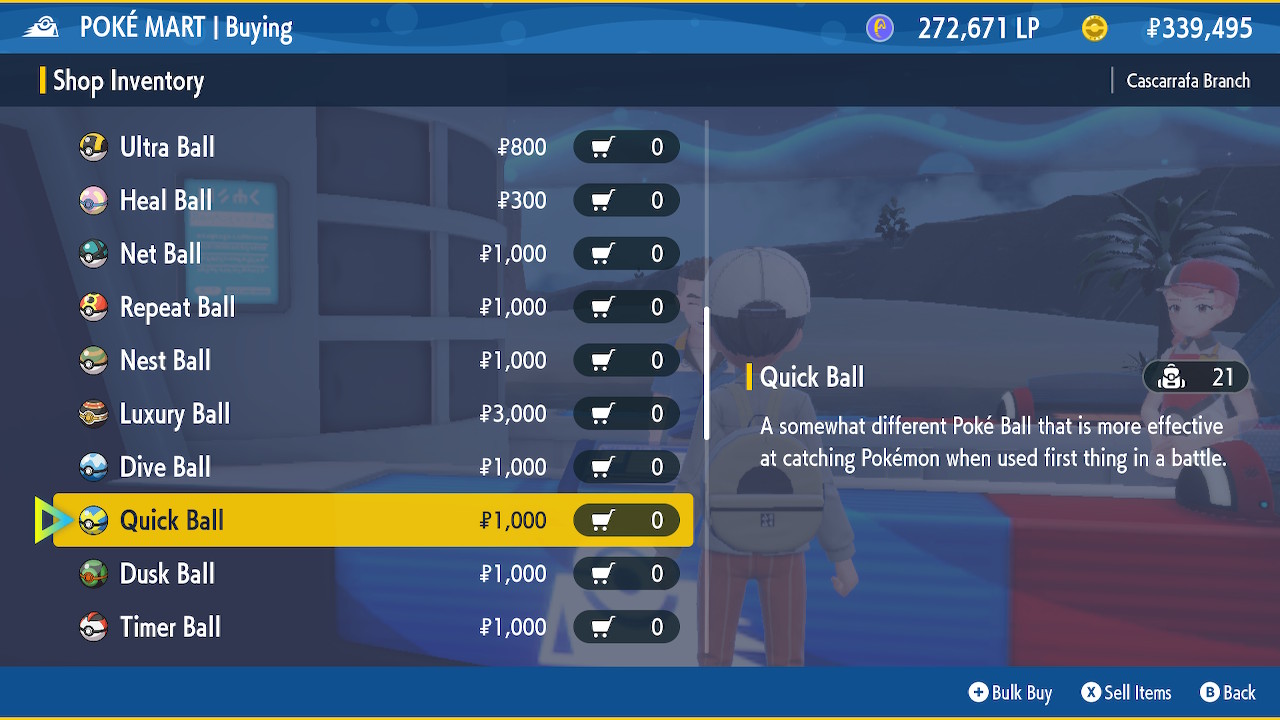Image resolution: width=1280 pixels, height=720 pixels.
Task: Click the Dusk Ball sprite
Action: pos(92,573)
